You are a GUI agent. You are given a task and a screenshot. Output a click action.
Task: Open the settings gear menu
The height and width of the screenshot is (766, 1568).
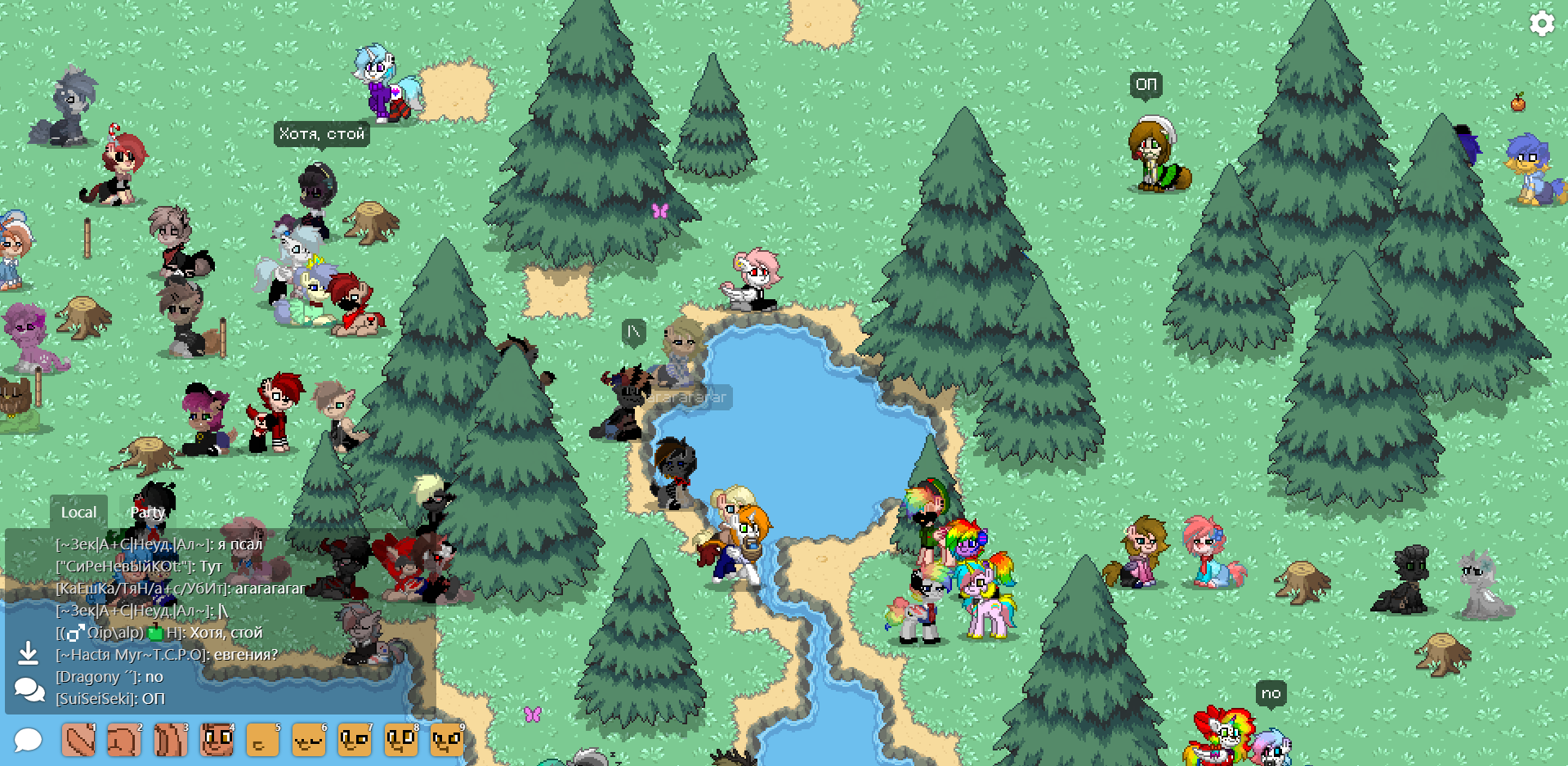coord(1541,23)
